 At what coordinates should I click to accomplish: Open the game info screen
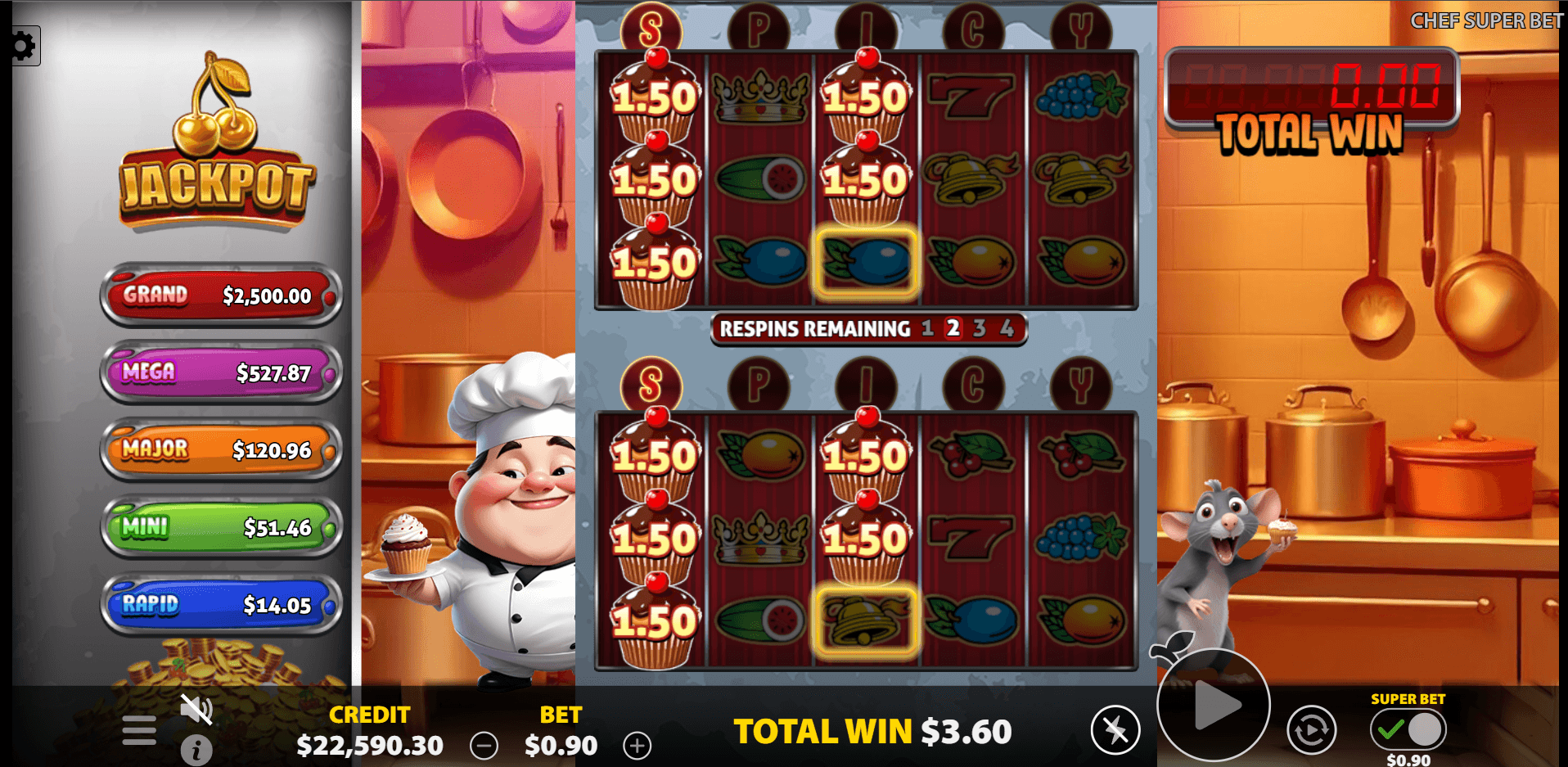(x=196, y=751)
